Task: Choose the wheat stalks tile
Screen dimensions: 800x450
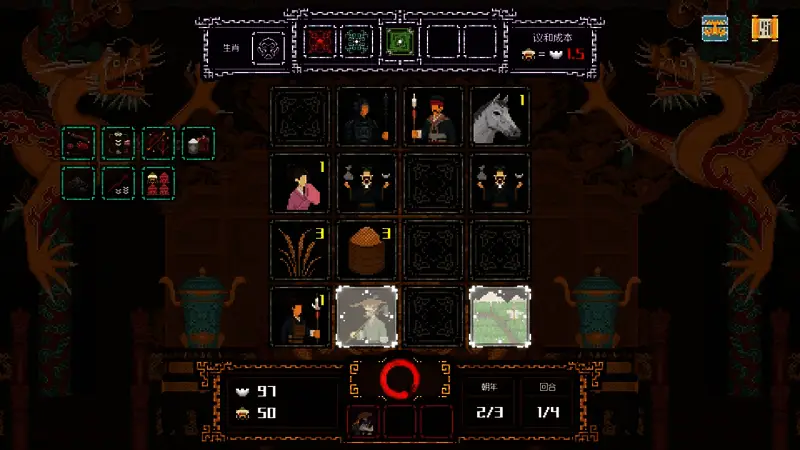Action: 299,250
